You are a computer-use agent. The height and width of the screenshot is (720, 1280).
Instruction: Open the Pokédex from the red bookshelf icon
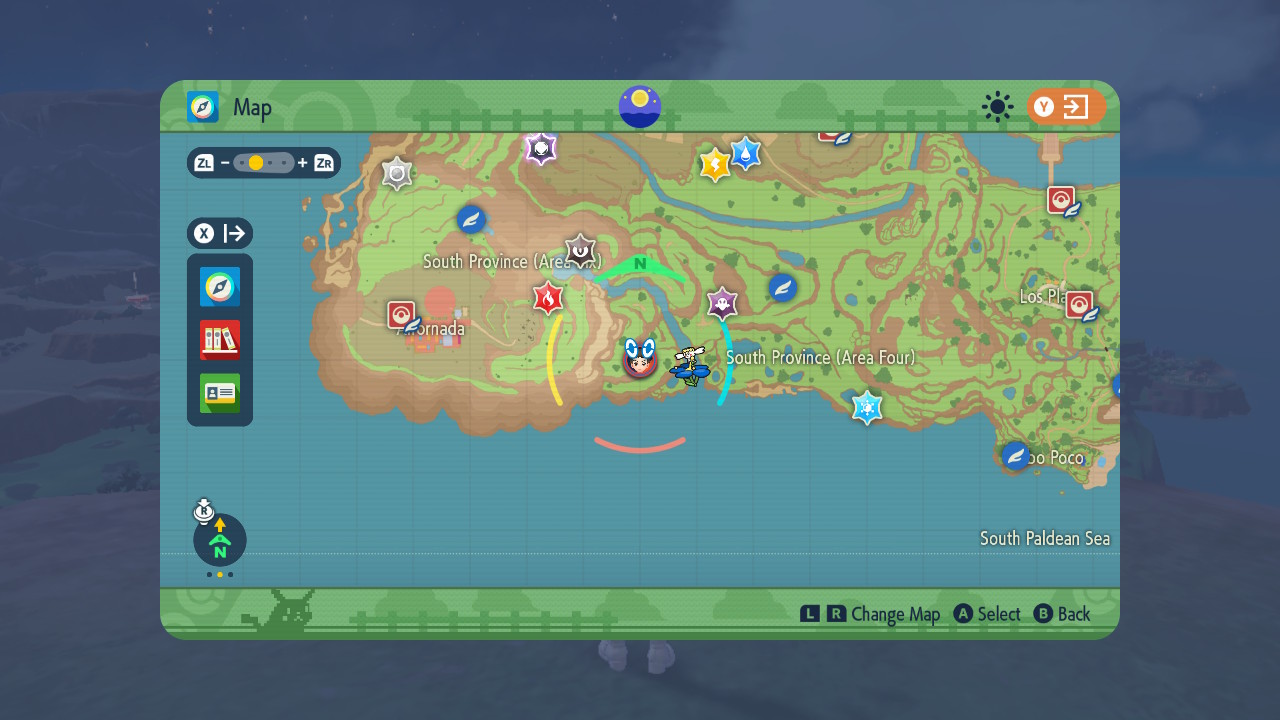(x=219, y=340)
